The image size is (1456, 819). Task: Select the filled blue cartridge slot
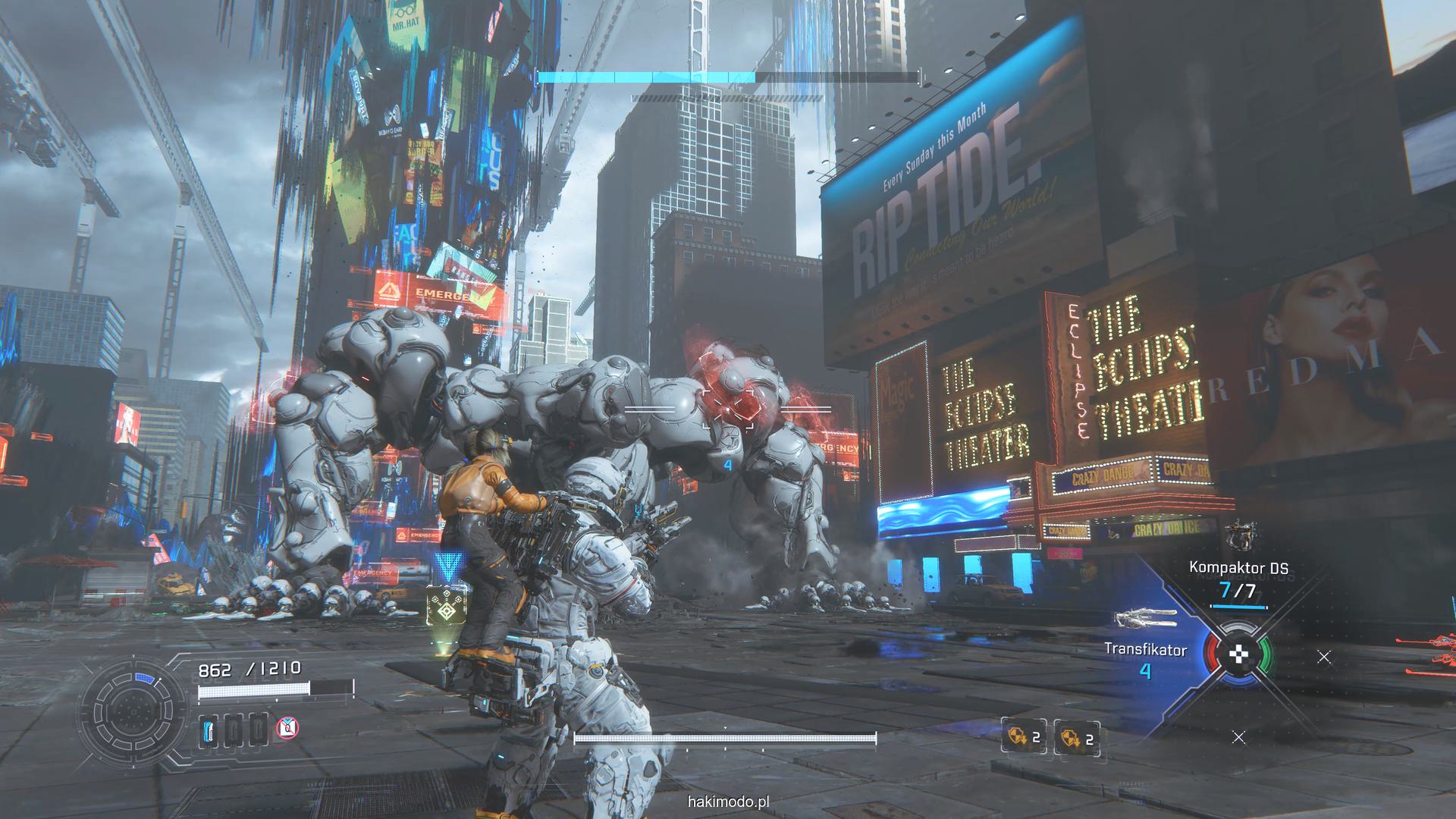click(x=209, y=730)
